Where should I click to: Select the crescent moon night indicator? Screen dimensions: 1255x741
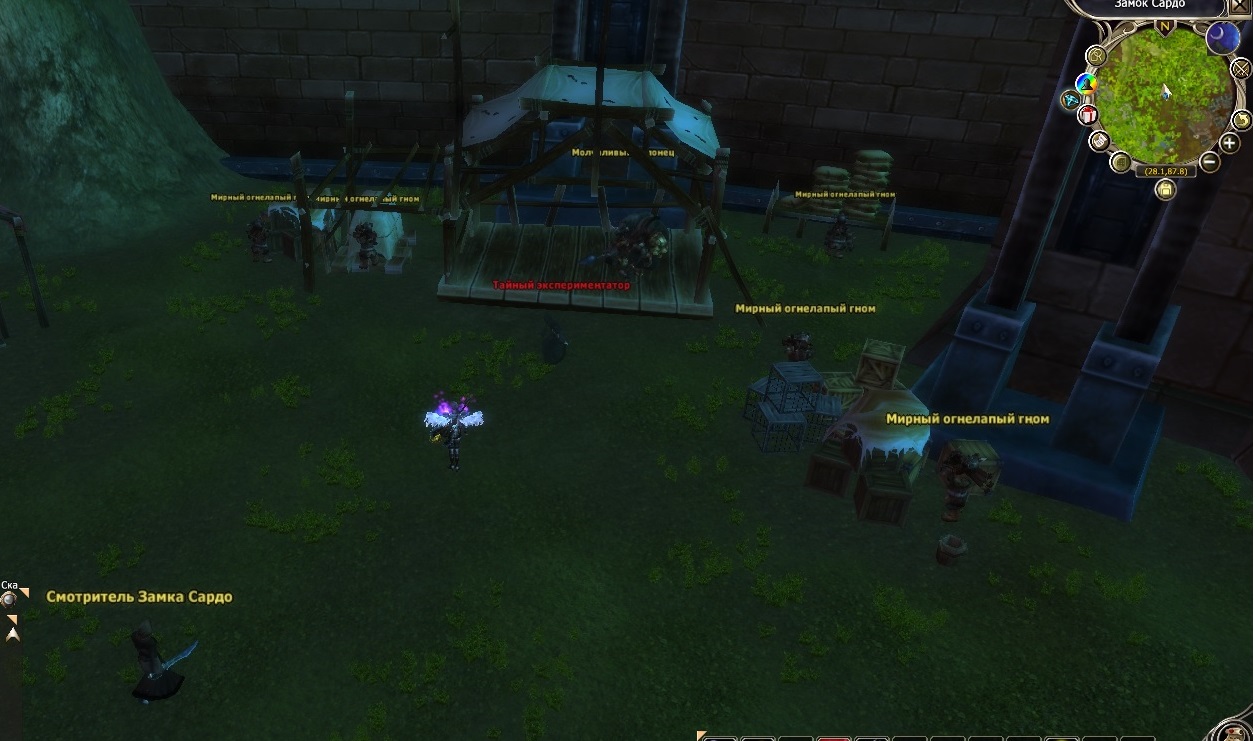1221,38
